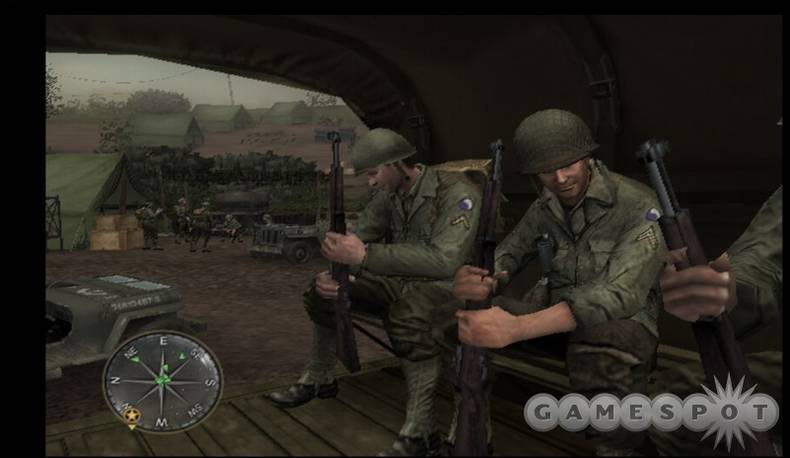Click the GameSpot watermark logo
The height and width of the screenshot is (458, 790).
pos(652,410)
